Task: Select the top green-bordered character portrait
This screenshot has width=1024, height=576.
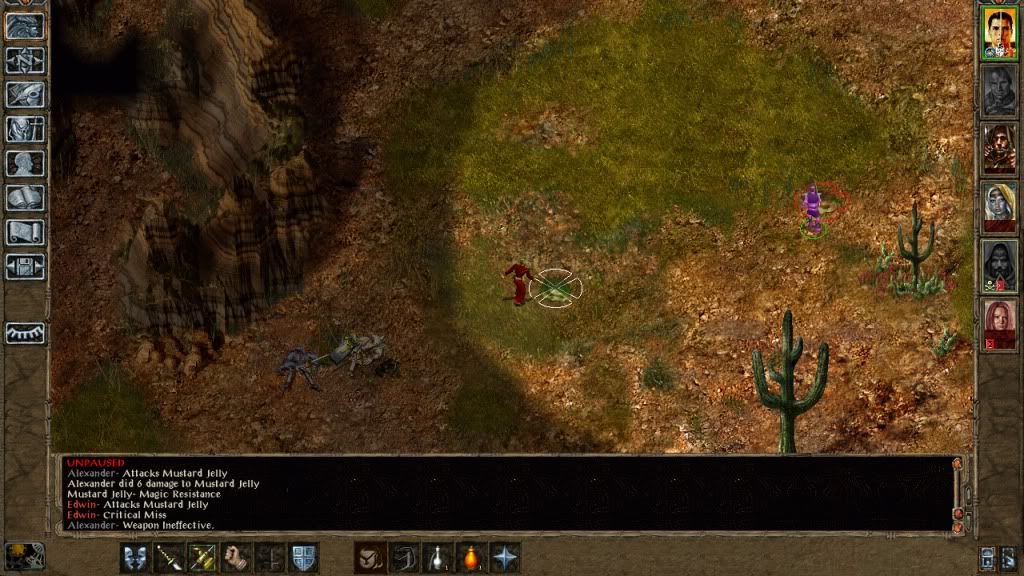Action: point(998,33)
